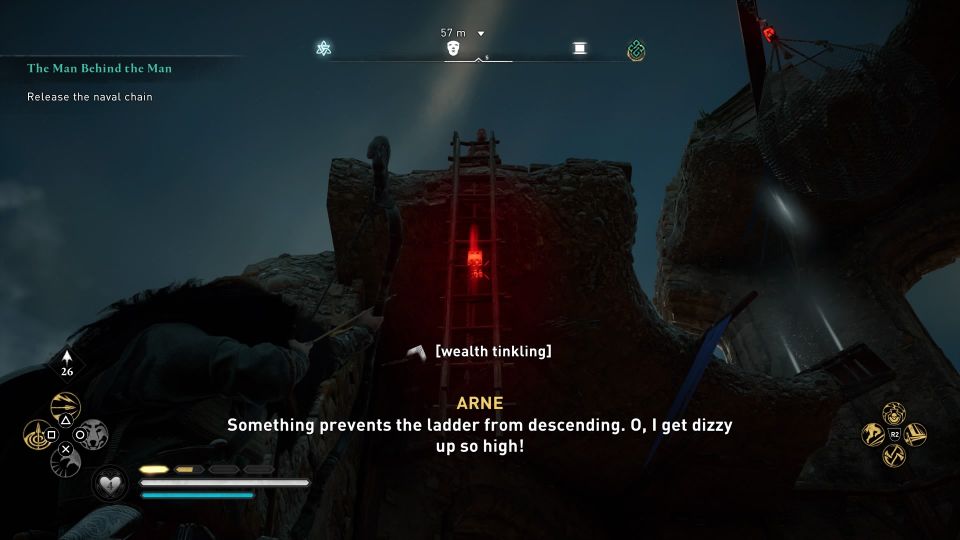Activate the charging warrior melee ability
The image size is (960, 540).
pos(873,435)
